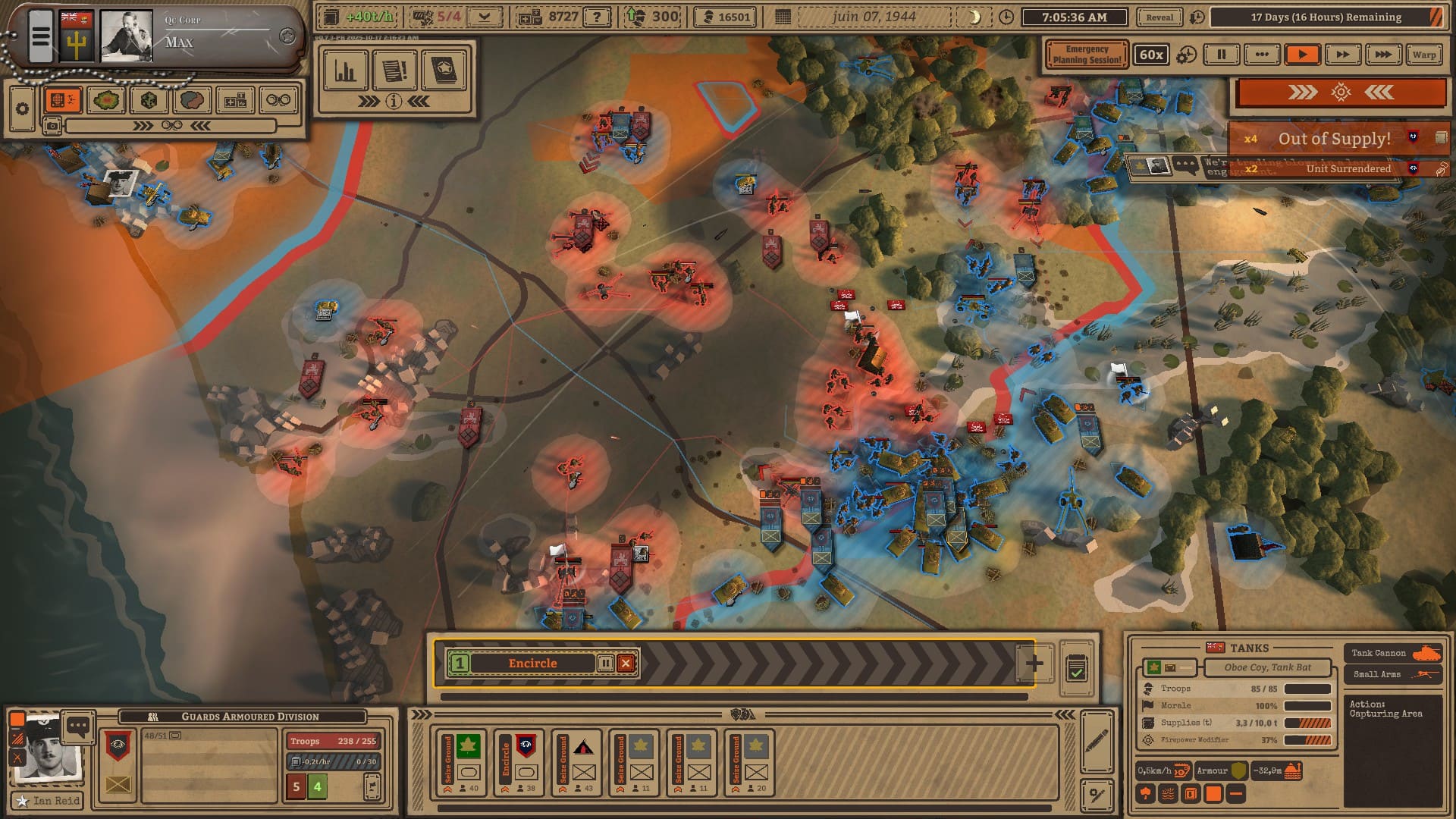Click the gear settings button
The height and width of the screenshot is (819, 1456).
pos(22,108)
